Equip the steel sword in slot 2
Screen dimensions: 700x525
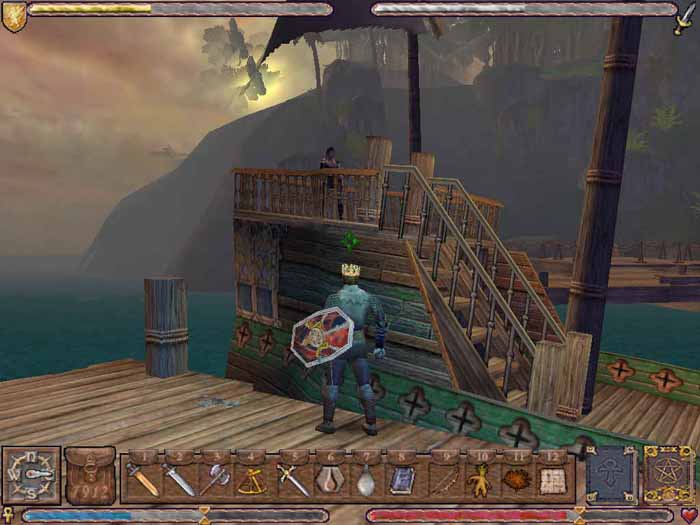point(179,480)
